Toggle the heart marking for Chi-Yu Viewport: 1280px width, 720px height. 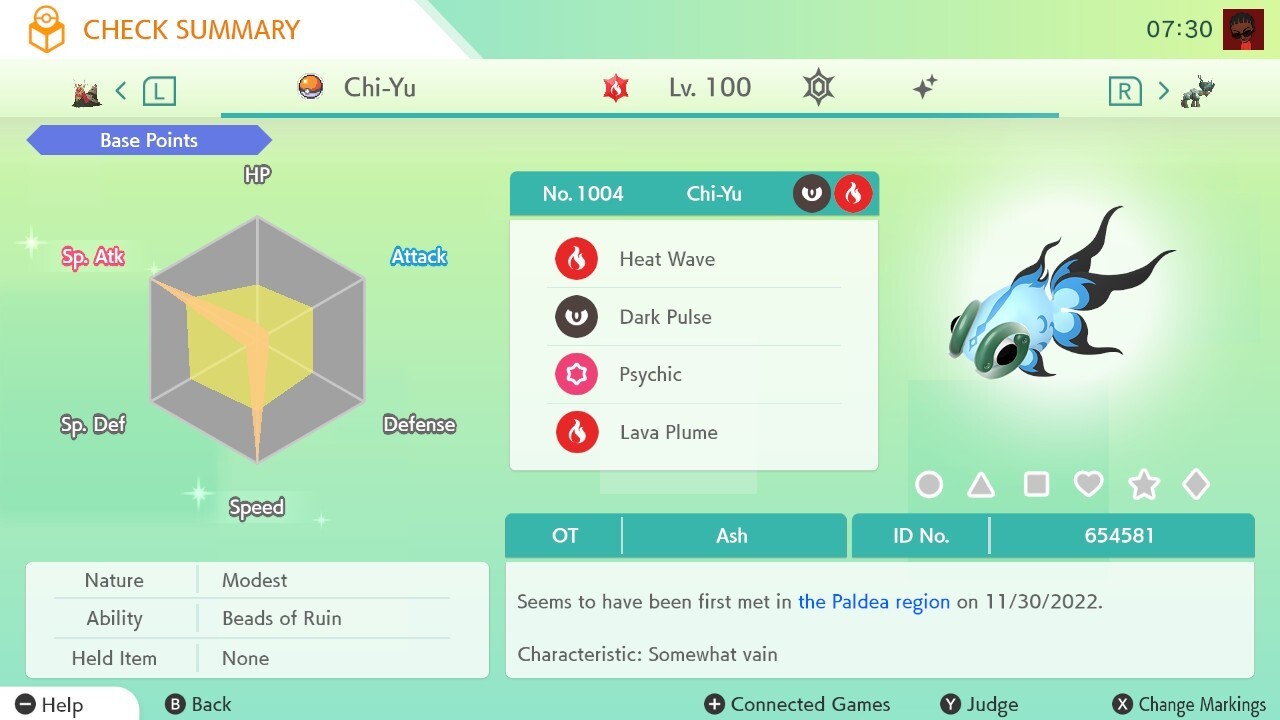(x=1090, y=484)
